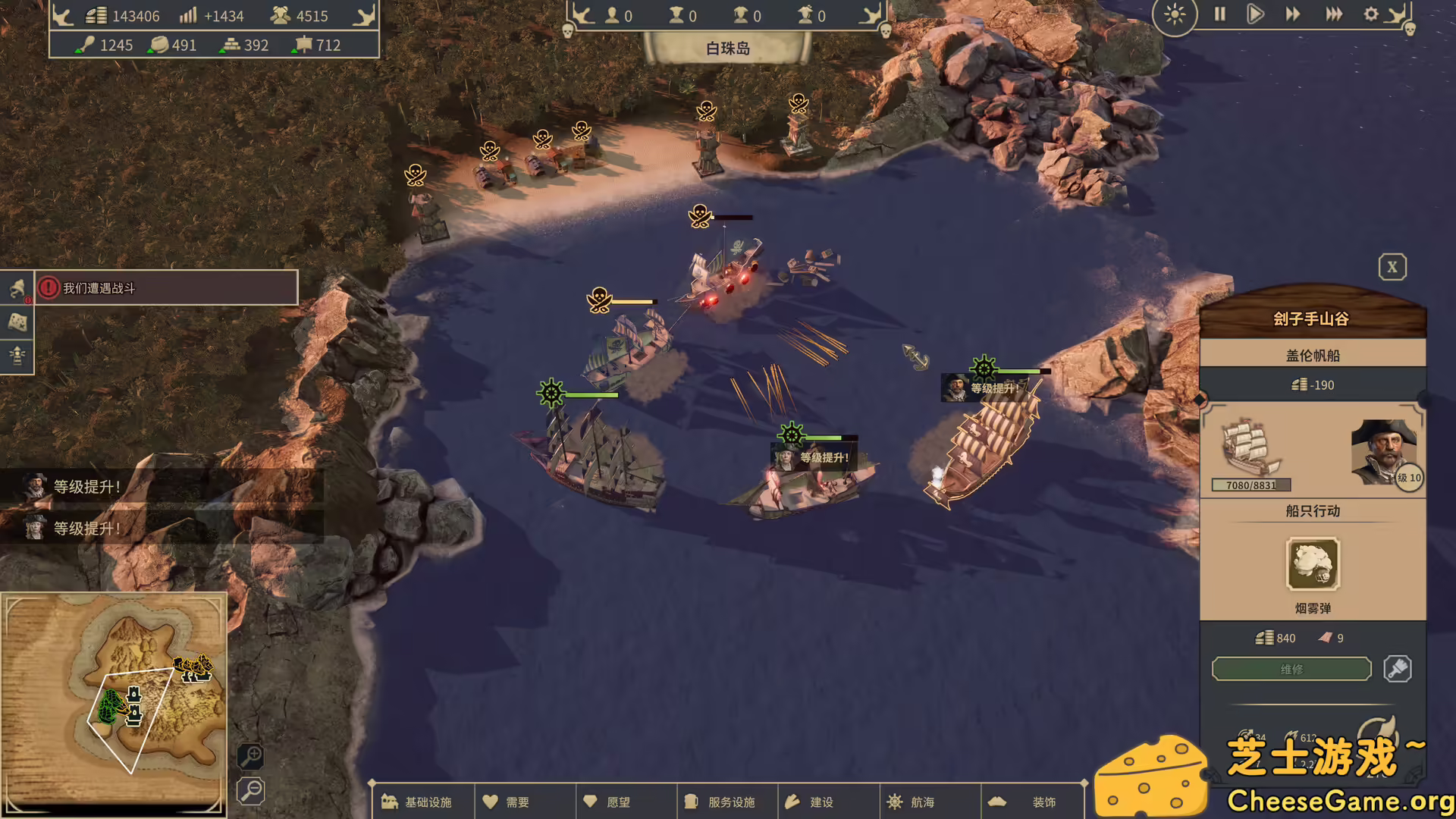Open the 基础设施 infrastructure tab
Image resolution: width=1456 pixels, height=819 pixels.
click(423, 802)
